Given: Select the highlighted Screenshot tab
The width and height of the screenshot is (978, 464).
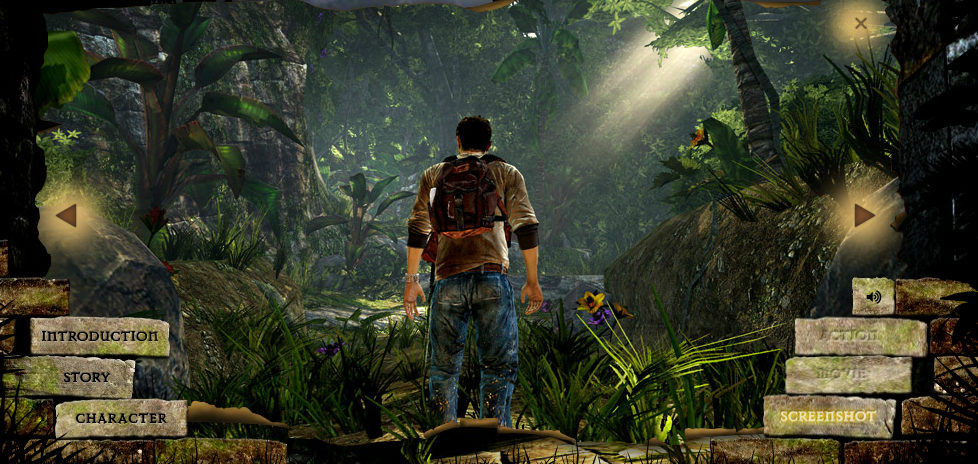Looking at the screenshot, I should pyautogui.click(x=829, y=415).
